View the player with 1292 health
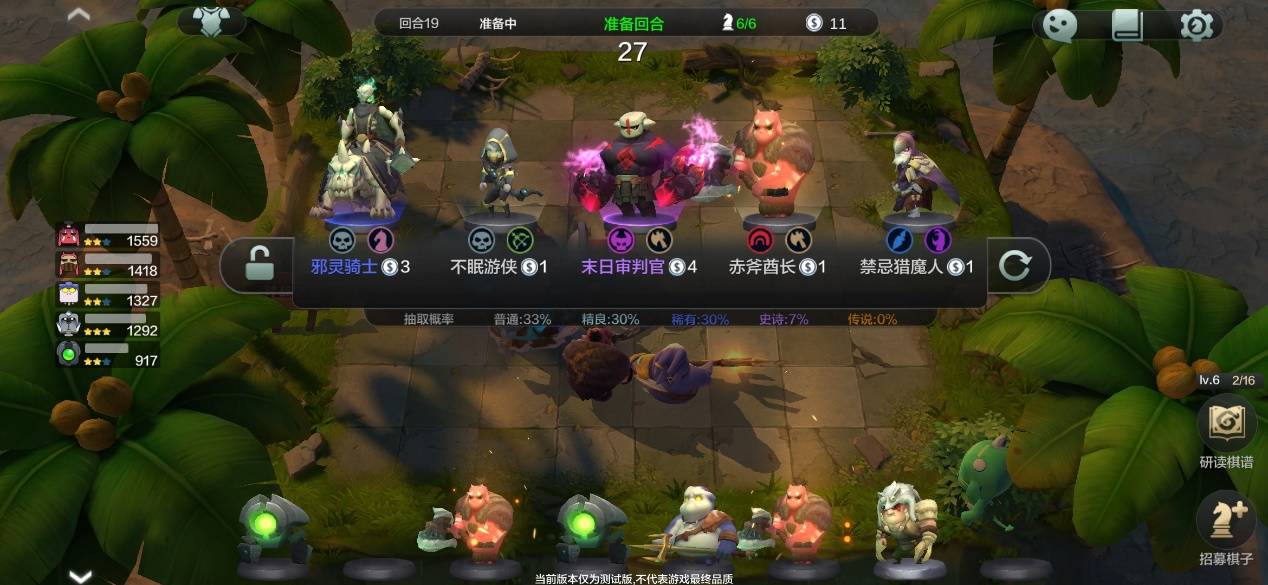The height and width of the screenshot is (585, 1268). (x=107, y=324)
